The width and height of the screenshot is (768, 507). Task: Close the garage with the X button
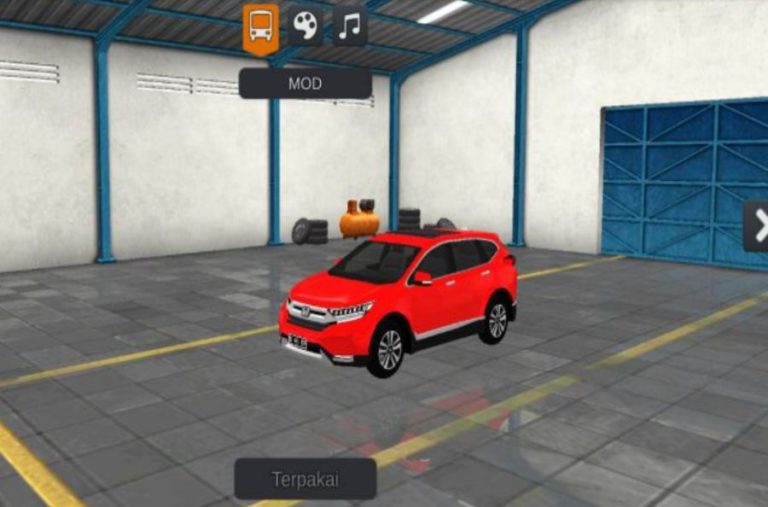coord(758,226)
